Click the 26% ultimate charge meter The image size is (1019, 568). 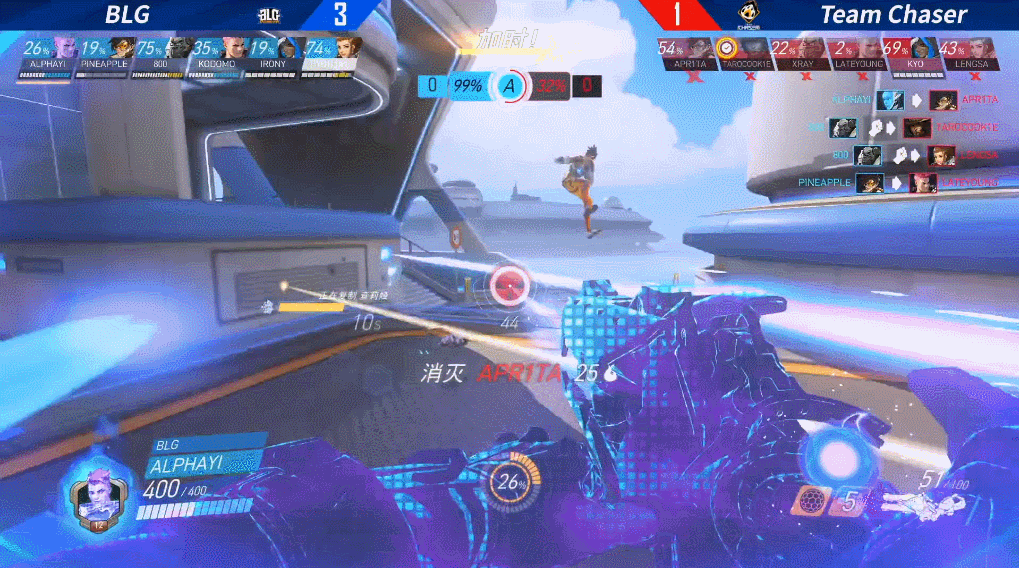(511, 483)
